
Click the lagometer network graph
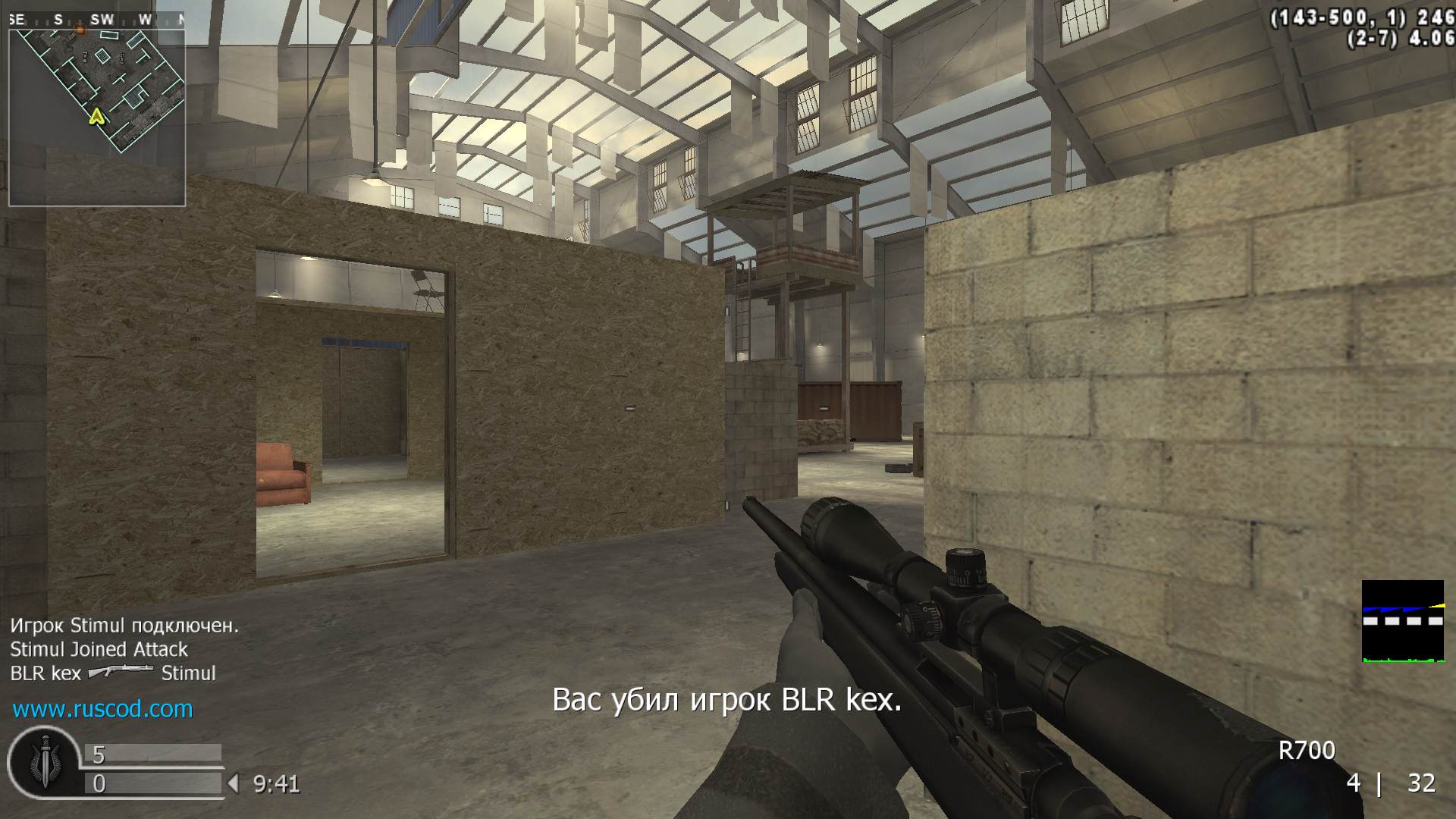(x=1402, y=621)
